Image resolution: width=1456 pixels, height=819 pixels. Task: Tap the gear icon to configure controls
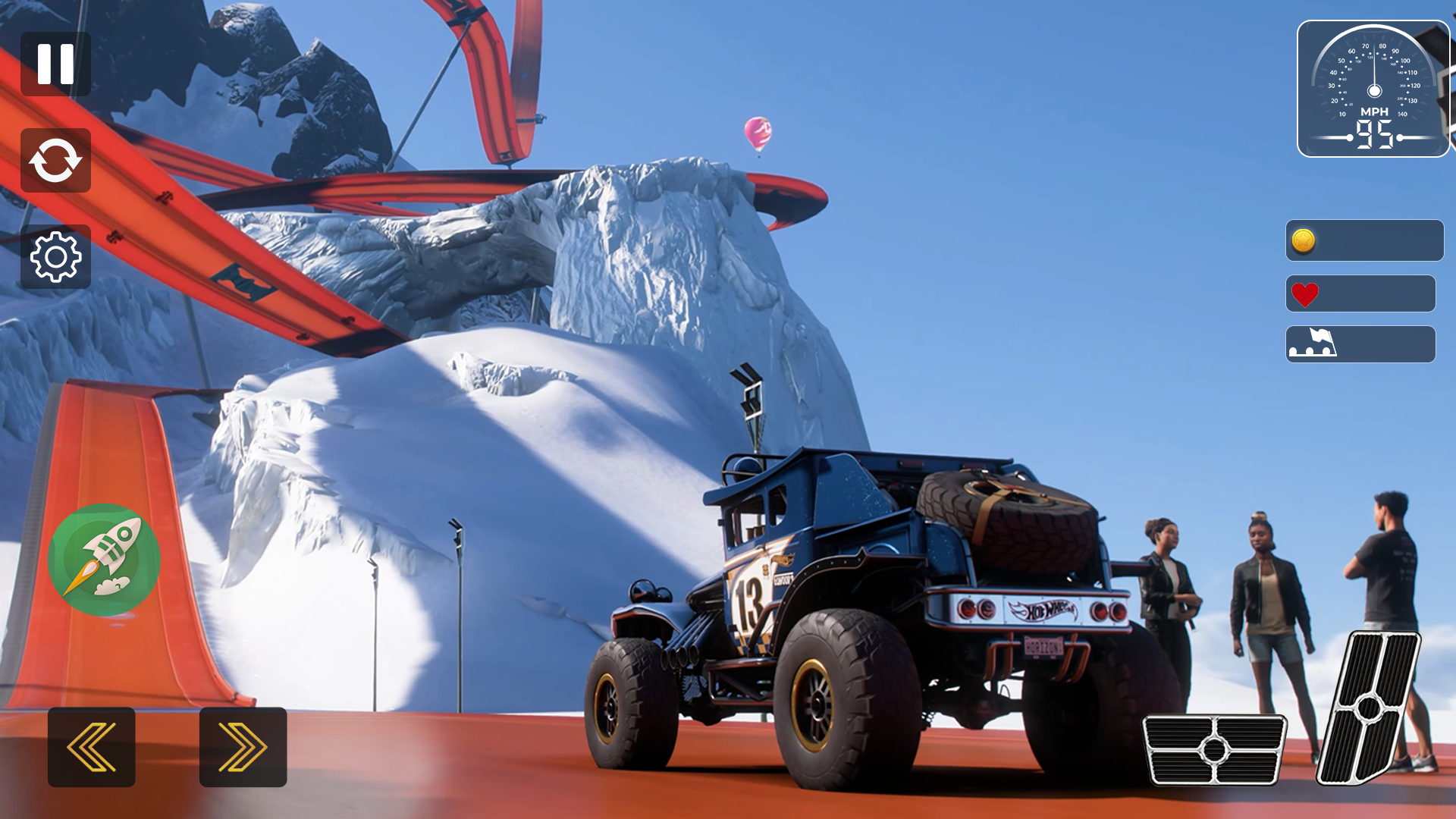[55, 258]
